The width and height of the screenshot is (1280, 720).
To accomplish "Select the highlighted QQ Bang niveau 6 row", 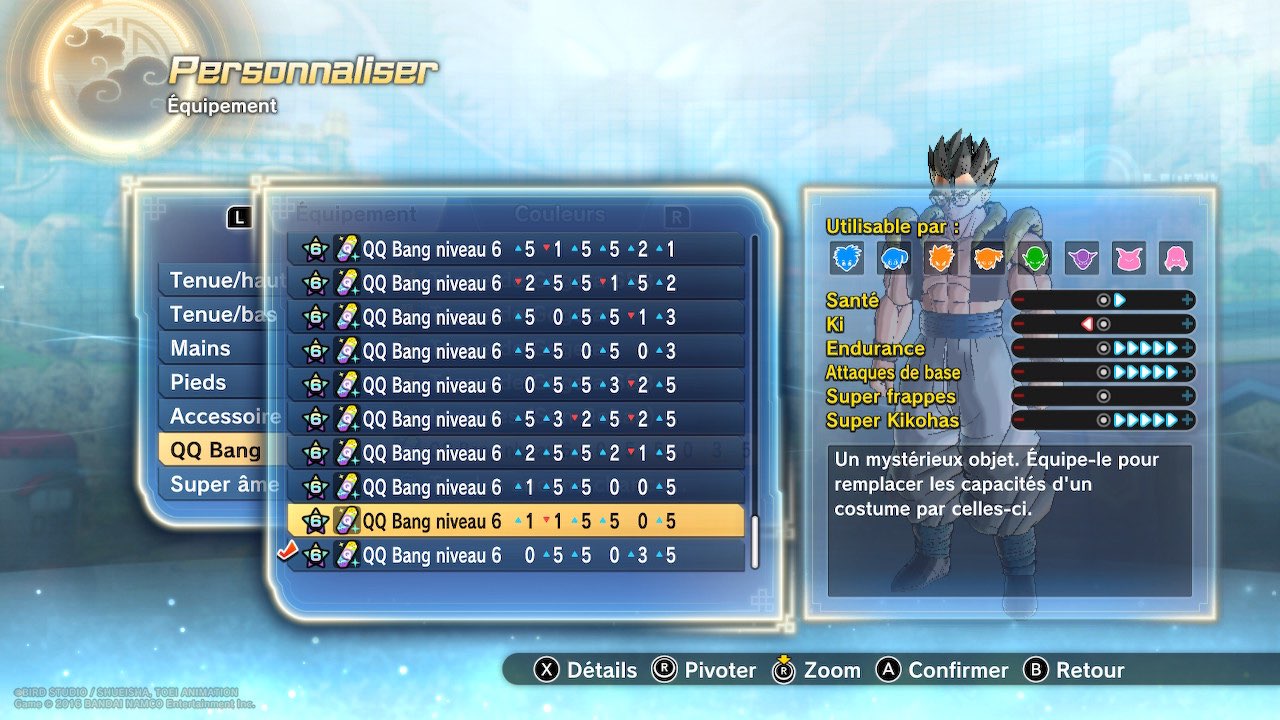I will tap(515, 521).
